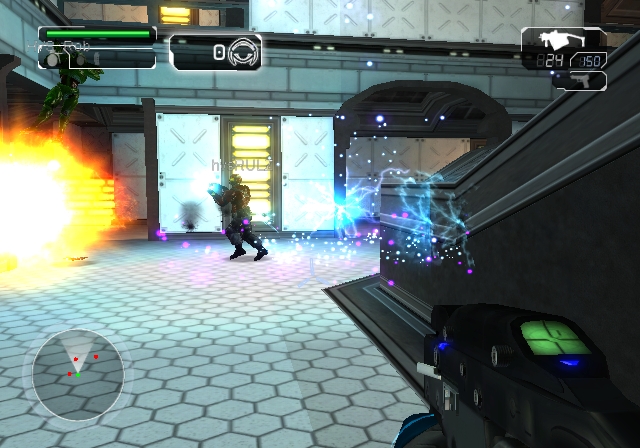Select the grenade slot under the health bar

[x=52, y=60]
